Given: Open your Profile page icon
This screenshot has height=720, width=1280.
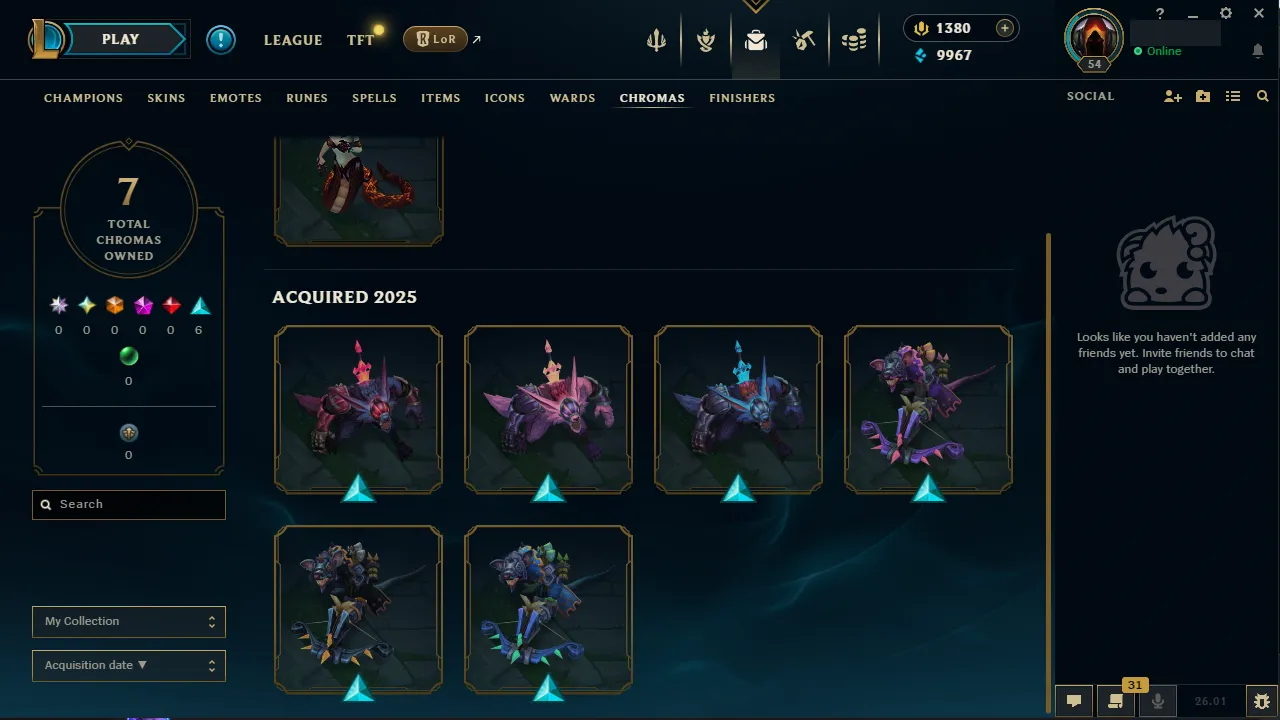Looking at the screenshot, I should coord(1093,40).
